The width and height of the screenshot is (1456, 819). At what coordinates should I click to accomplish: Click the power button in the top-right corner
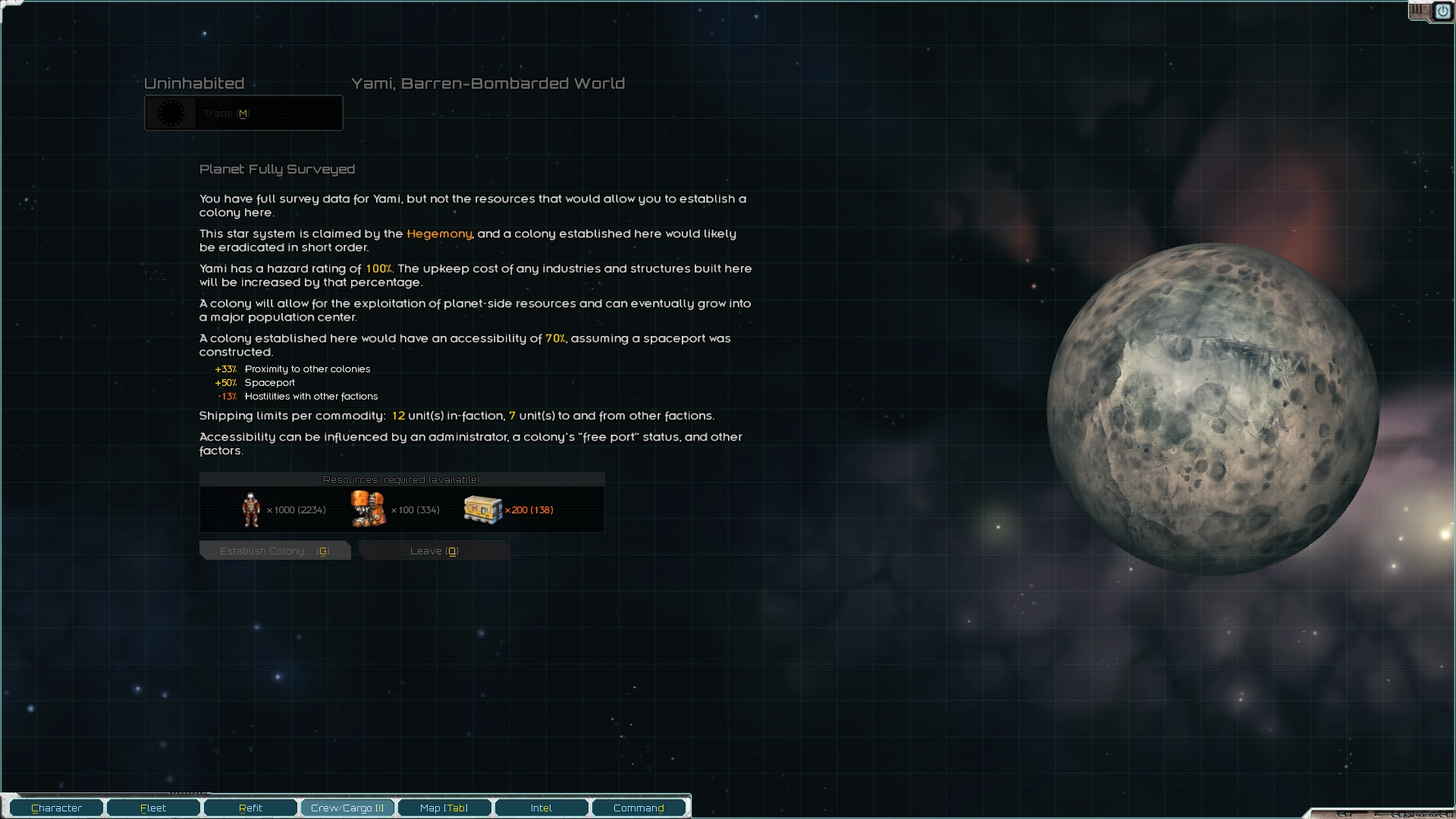[1443, 11]
